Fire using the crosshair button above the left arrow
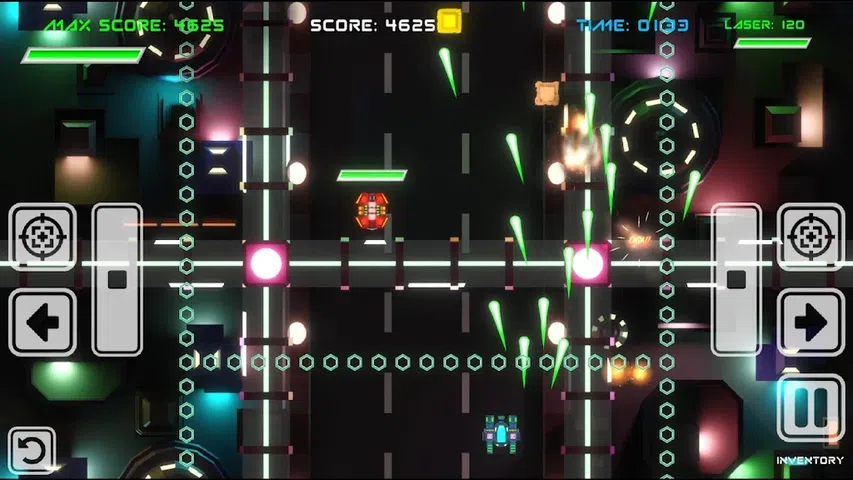Viewport: 853px width, 480px height. (42, 237)
